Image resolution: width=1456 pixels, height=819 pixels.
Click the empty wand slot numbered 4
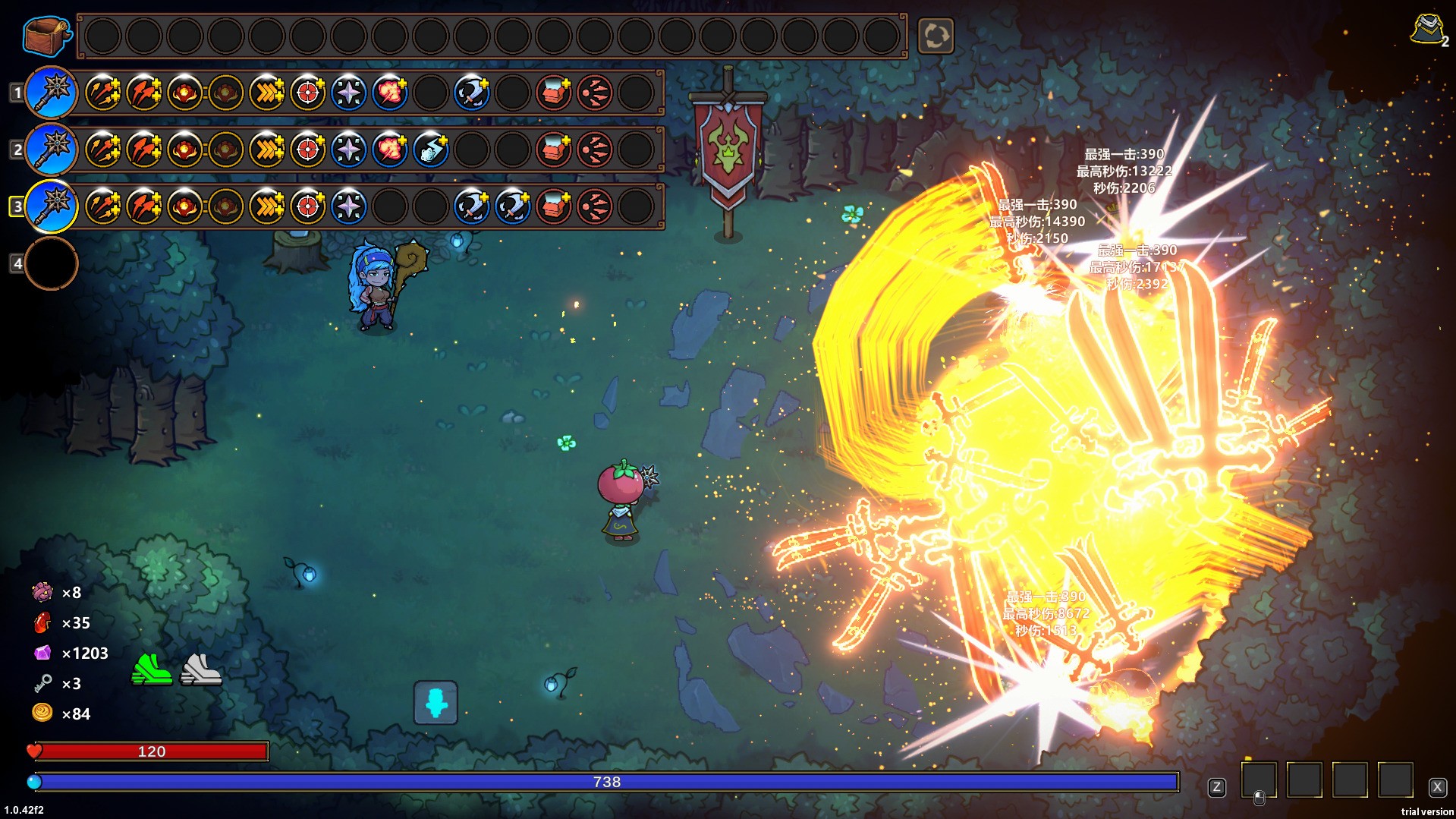pos(52,263)
